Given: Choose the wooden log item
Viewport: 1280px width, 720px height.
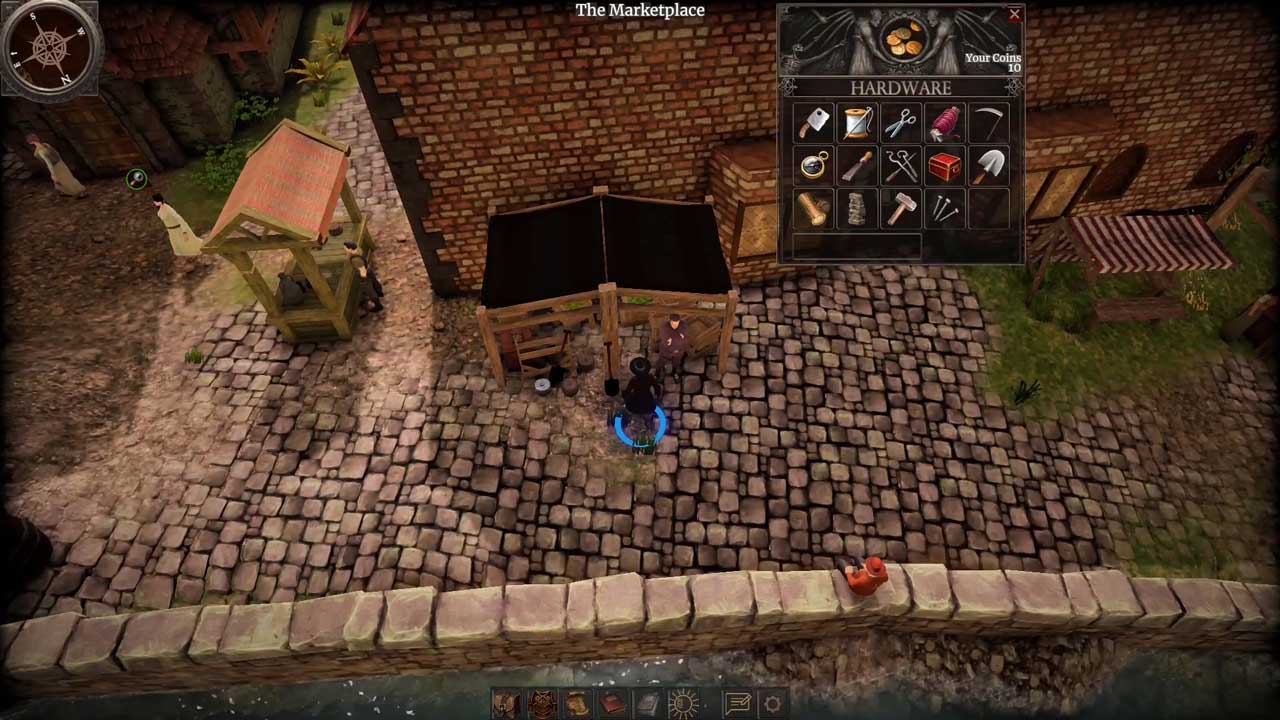Looking at the screenshot, I should pos(814,209).
